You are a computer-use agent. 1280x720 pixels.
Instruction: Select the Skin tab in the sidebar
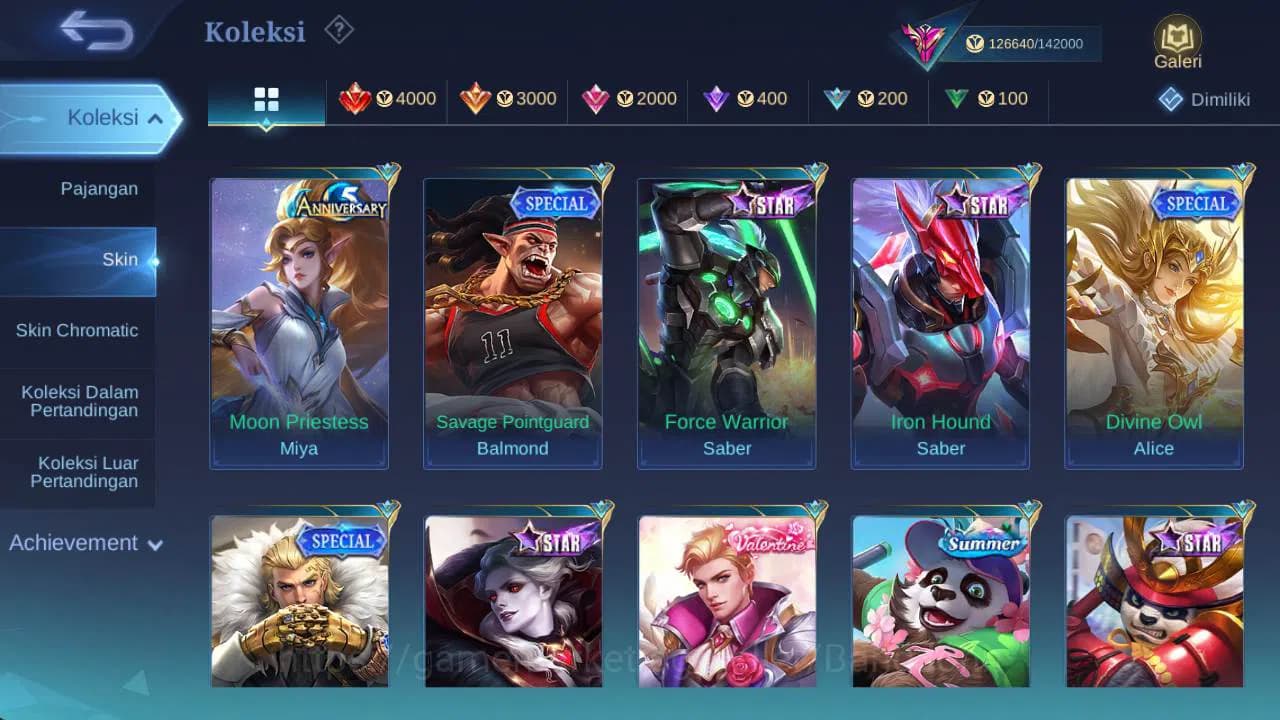(119, 259)
